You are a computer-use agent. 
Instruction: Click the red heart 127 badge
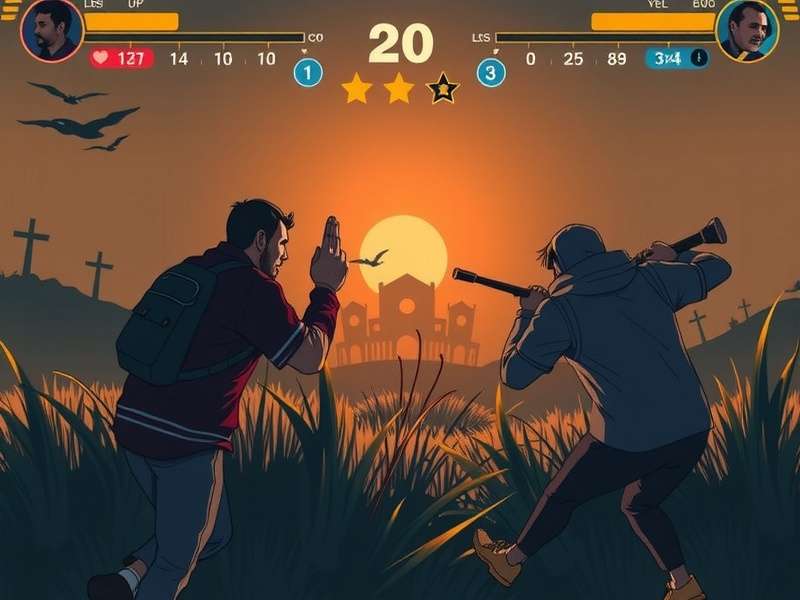(x=122, y=58)
